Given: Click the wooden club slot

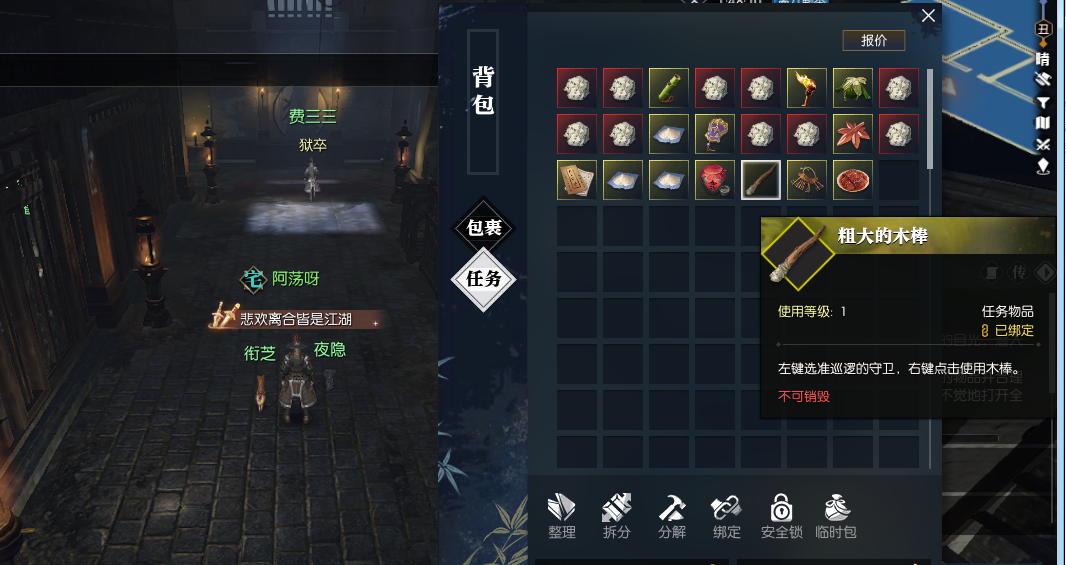Looking at the screenshot, I should (x=761, y=180).
